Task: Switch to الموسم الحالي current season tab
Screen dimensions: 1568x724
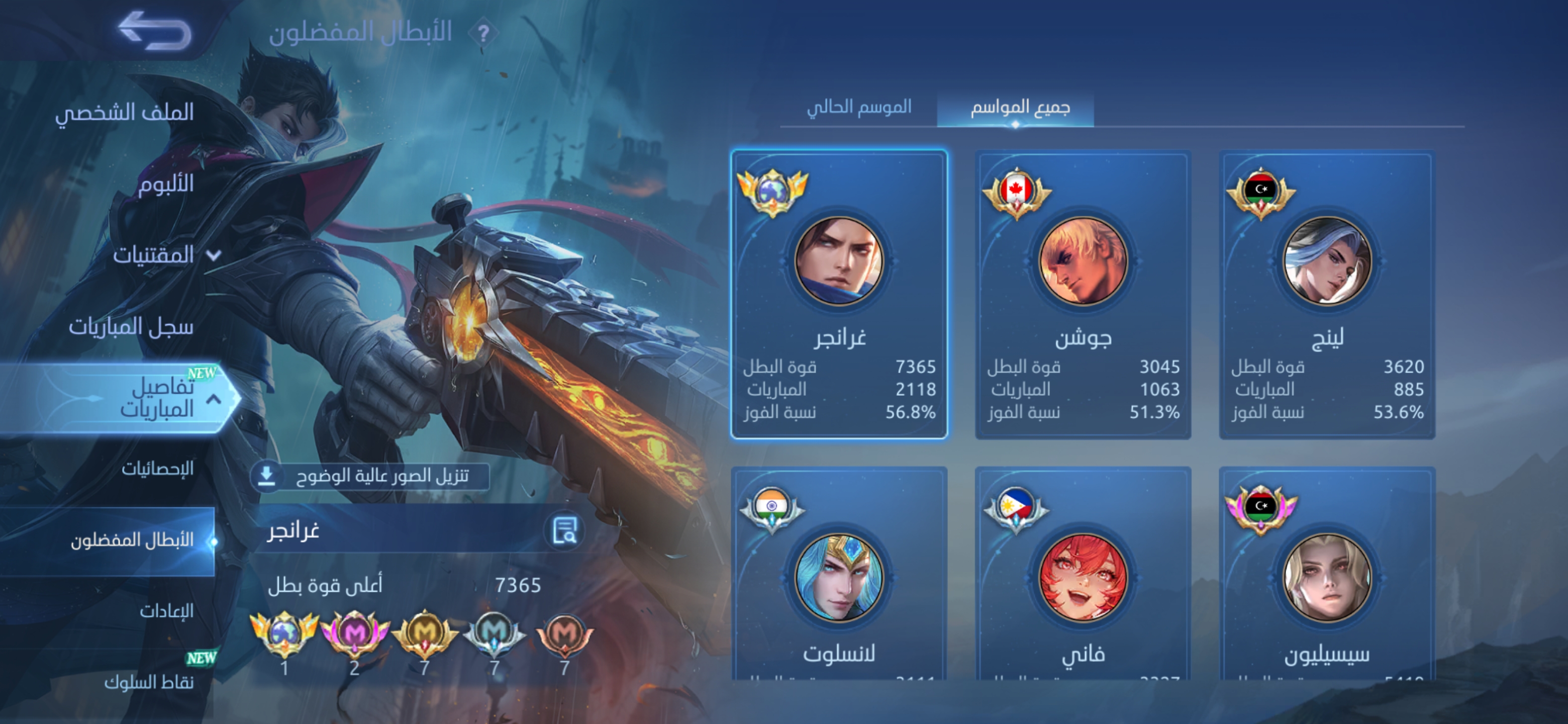Action: (858, 108)
